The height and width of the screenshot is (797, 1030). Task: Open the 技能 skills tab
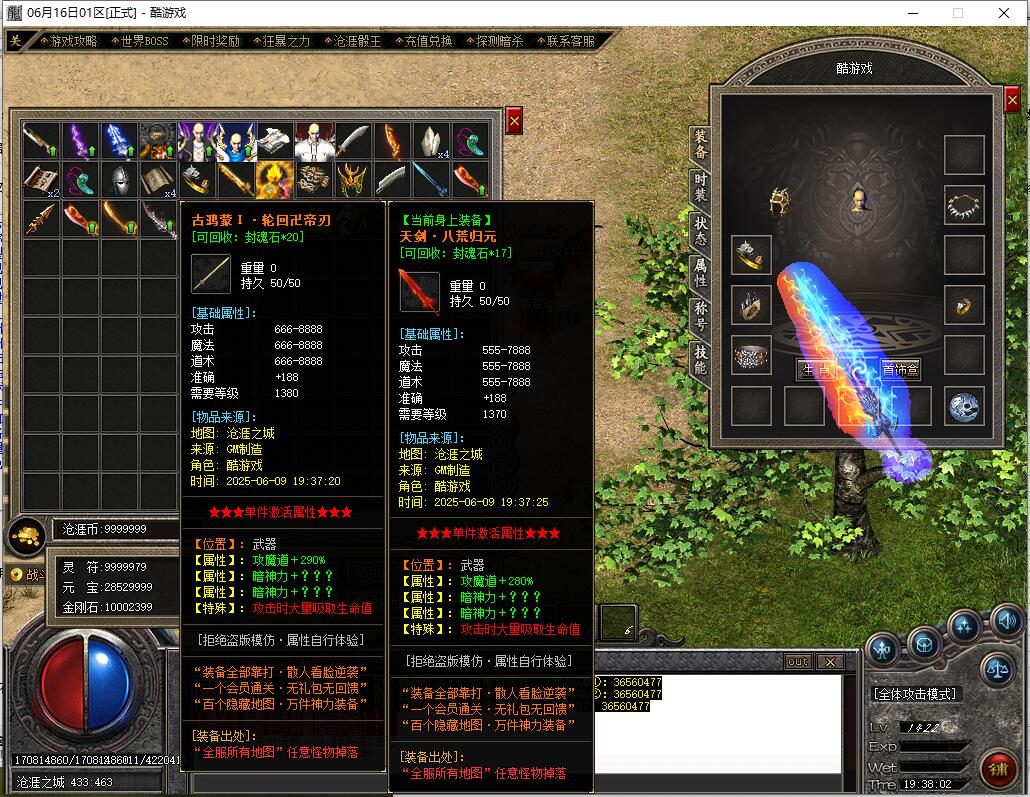click(x=701, y=358)
